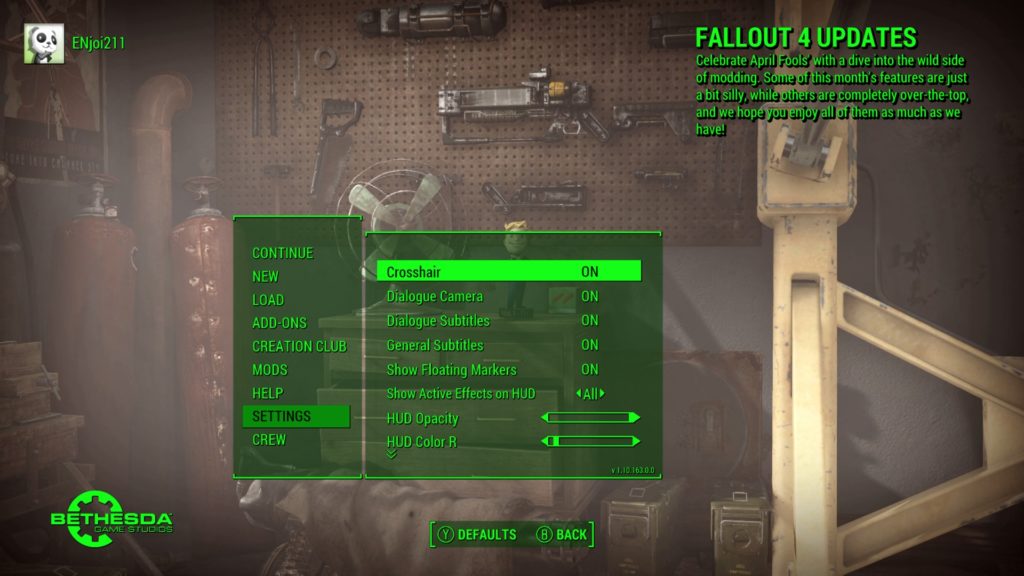Open the LOAD game menu
This screenshot has height=576, width=1024.
tap(268, 300)
